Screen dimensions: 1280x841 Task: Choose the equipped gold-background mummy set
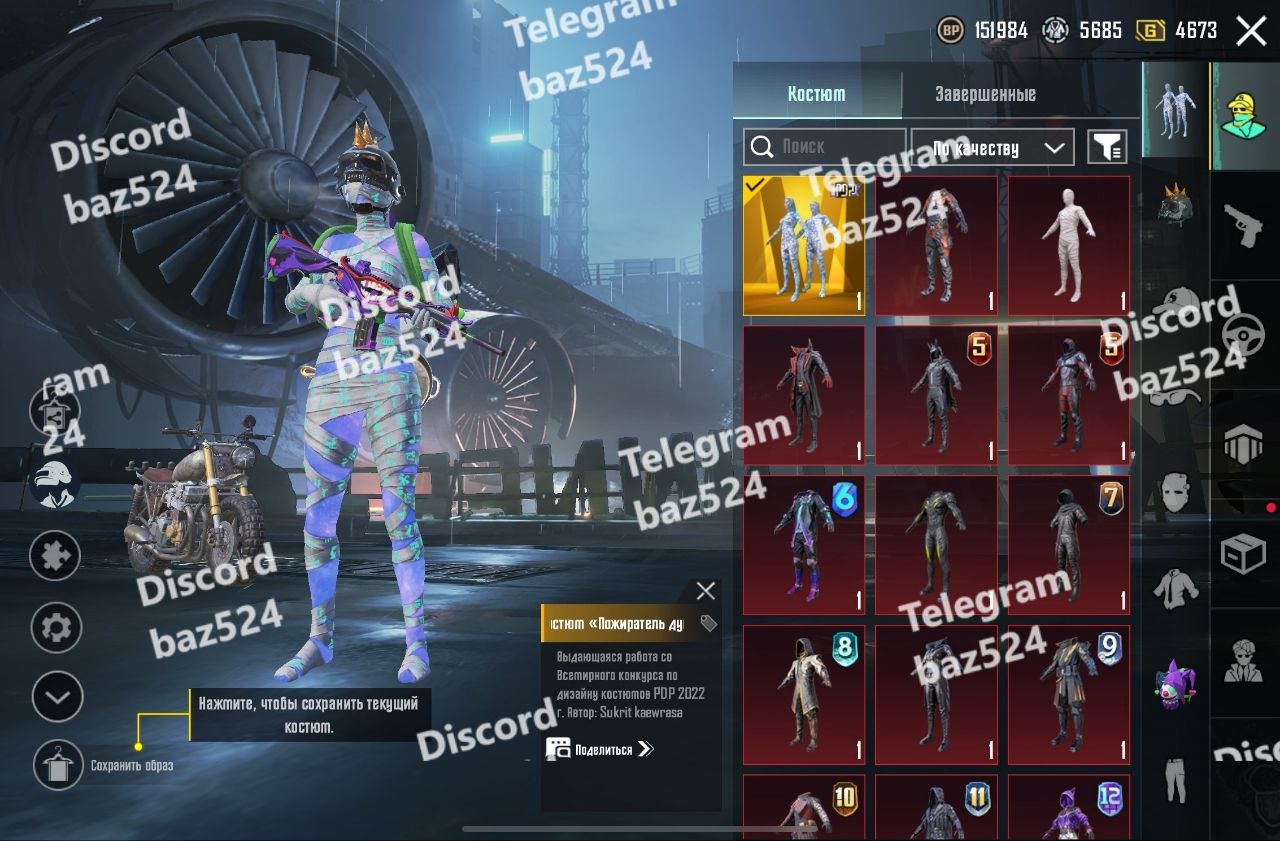(803, 246)
